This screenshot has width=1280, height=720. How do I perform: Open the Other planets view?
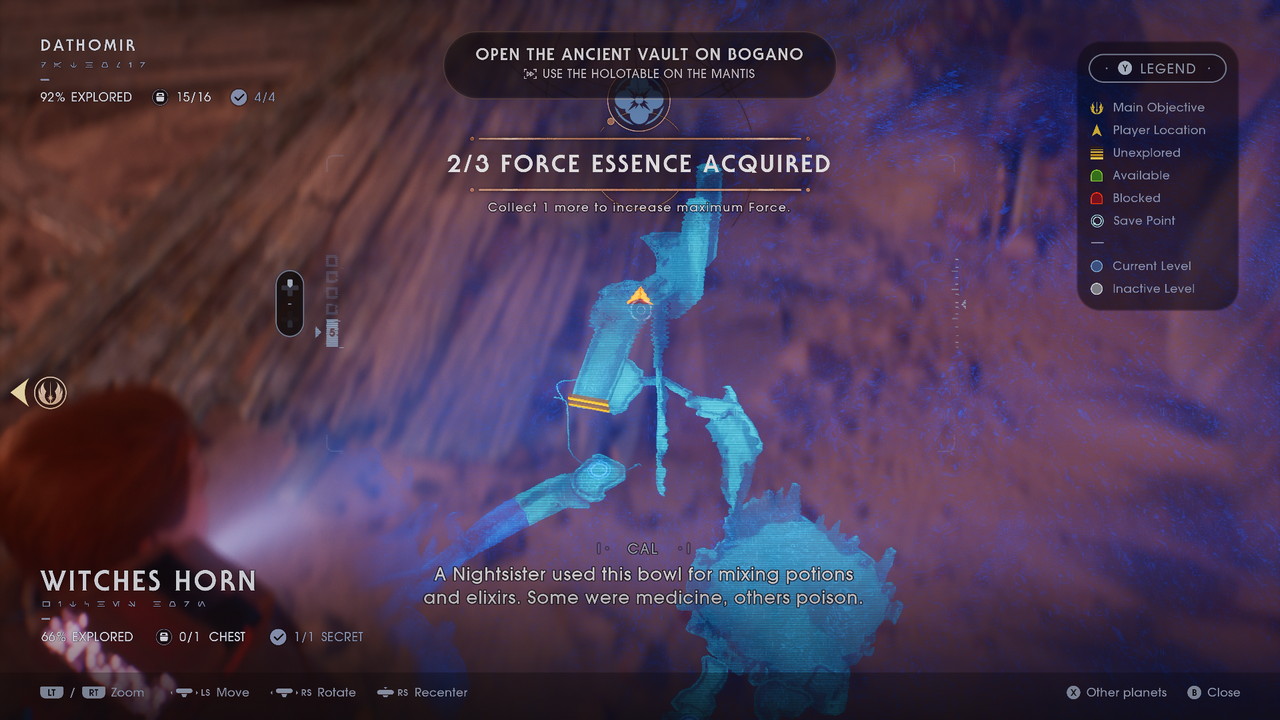pyautogui.click(x=1116, y=692)
